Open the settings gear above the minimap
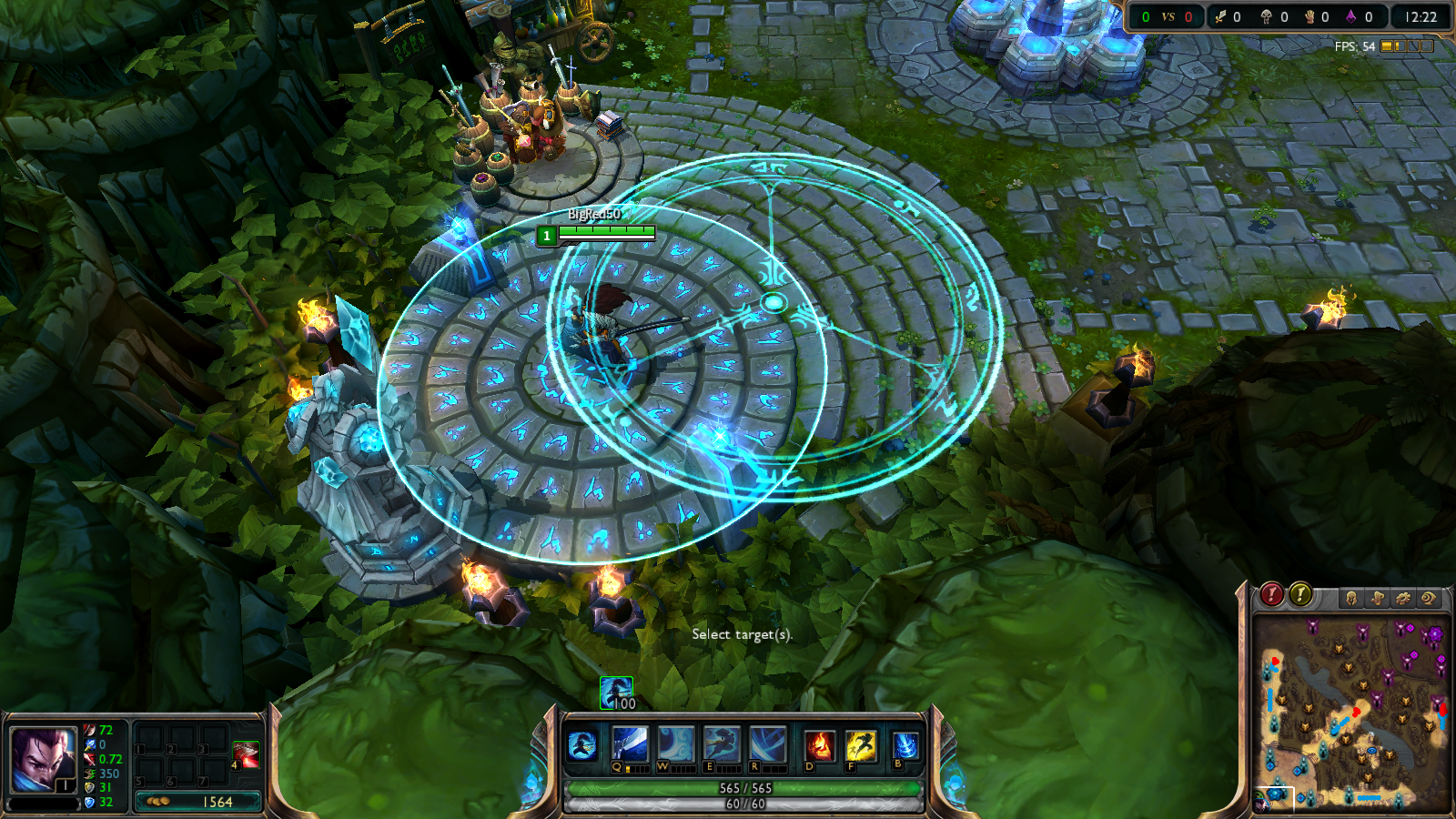The height and width of the screenshot is (819, 1456). point(1403,598)
